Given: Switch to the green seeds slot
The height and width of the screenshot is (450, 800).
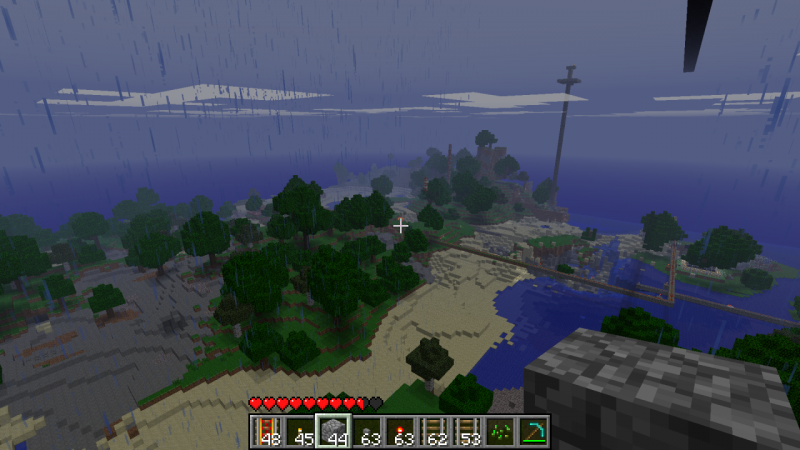Looking at the screenshot, I should (498, 430).
